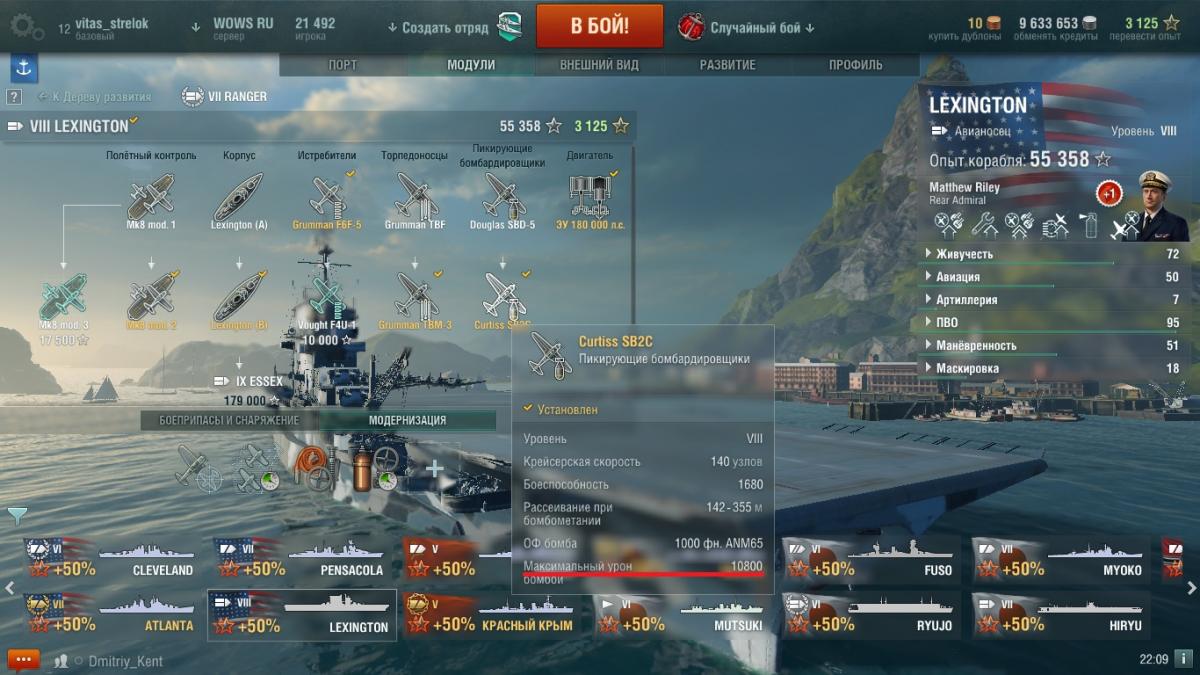Screen dimensions: 1200x675
Task: Open the ПРОФИЛЬ tab
Action: tap(855, 65)
